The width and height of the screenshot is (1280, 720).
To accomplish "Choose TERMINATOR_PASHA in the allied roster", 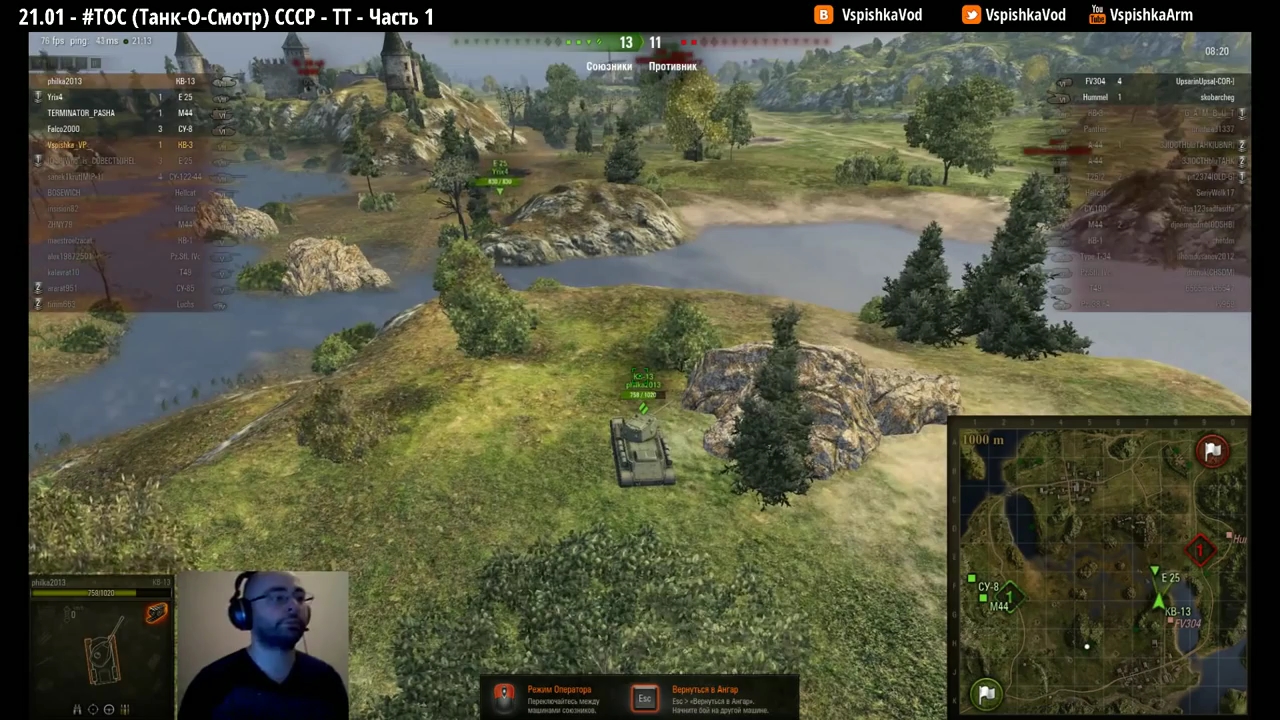I will click(x=120, y=113).
